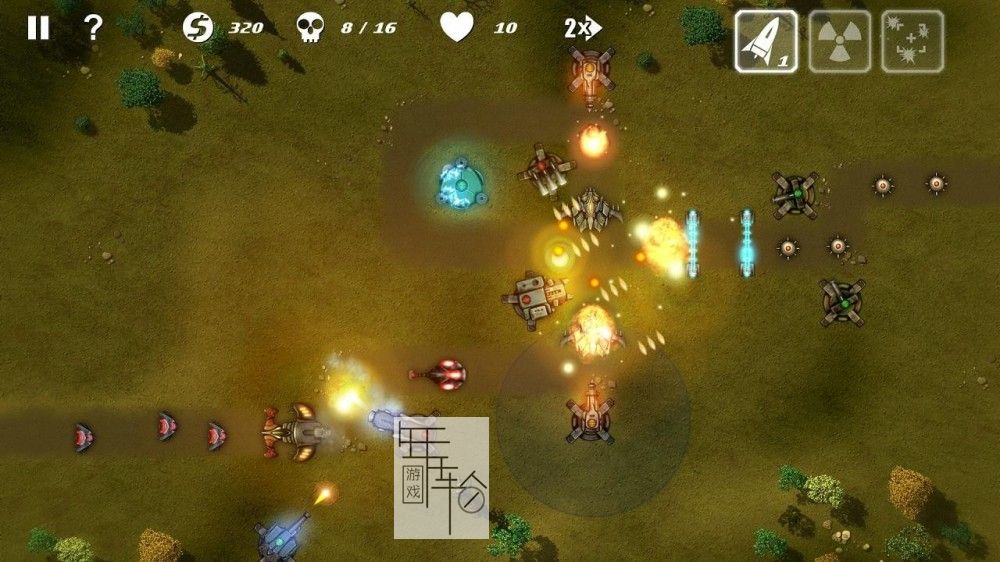Select the nuclear bomb ability
The image size is (1000, 562).
tap(839, 42)
